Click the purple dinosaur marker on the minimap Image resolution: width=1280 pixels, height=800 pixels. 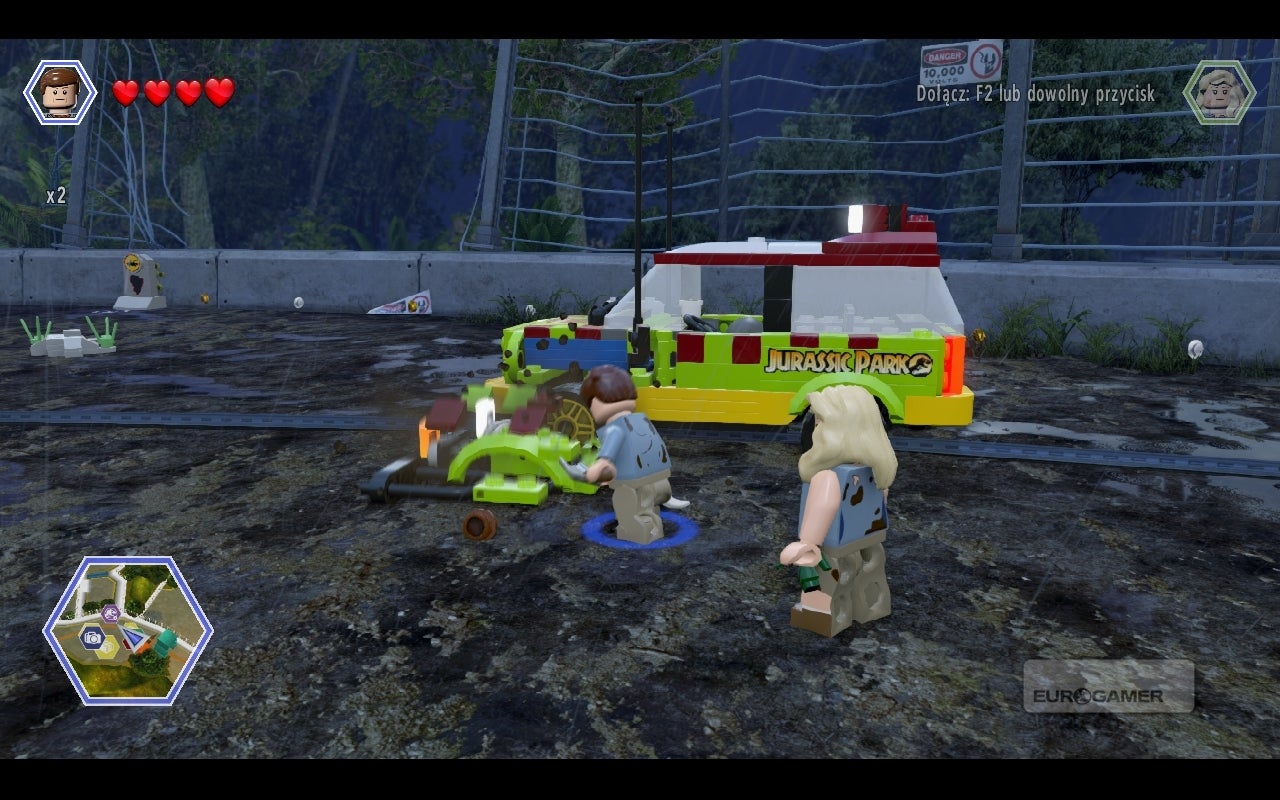pos(111,613)
